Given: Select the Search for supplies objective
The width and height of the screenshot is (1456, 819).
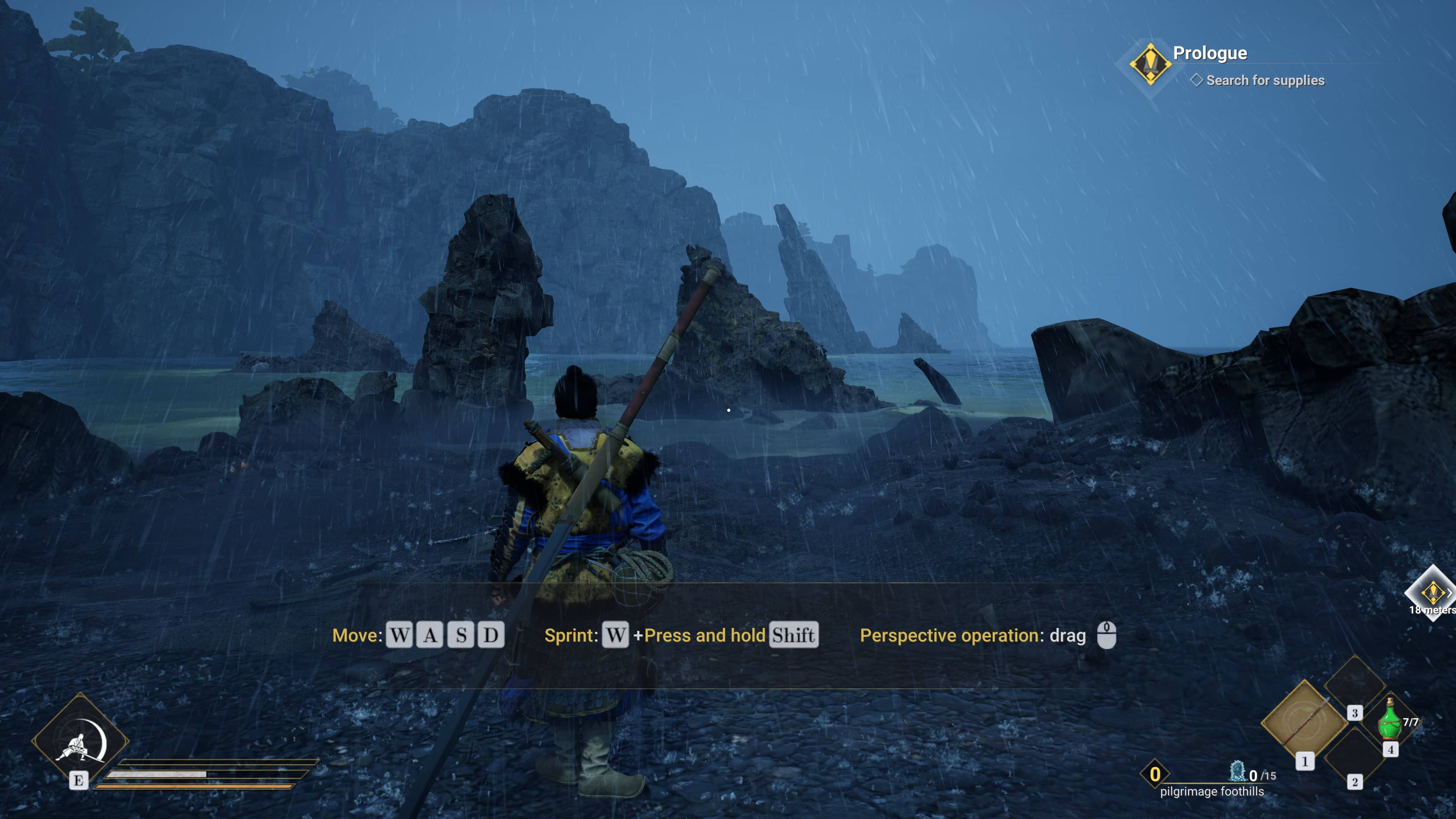Looking at the screenshot, I should pos(1265,80).
